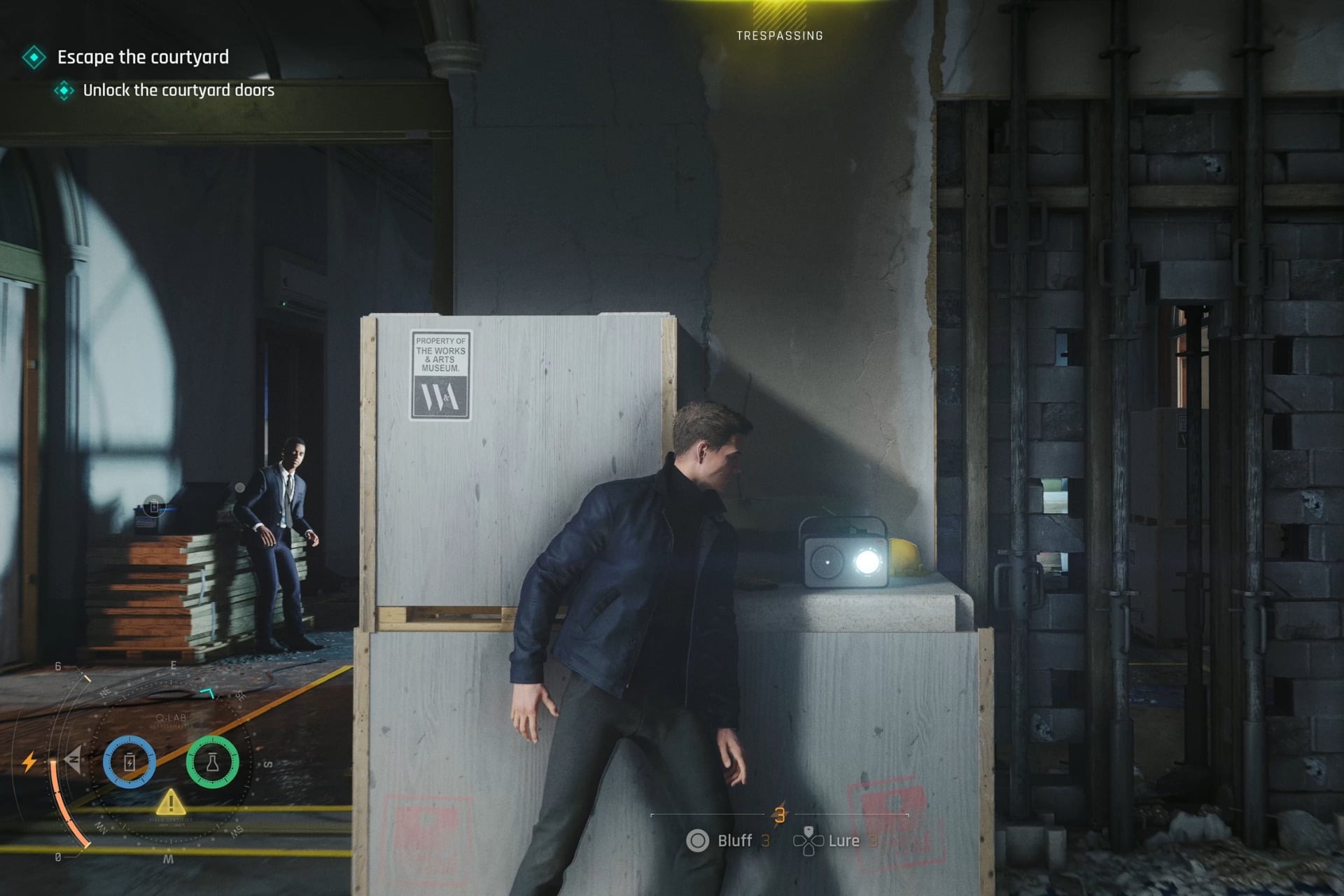Click the north arrow on the compass
This screenshot has width=1344, height=896.
(x=73, y=760)
